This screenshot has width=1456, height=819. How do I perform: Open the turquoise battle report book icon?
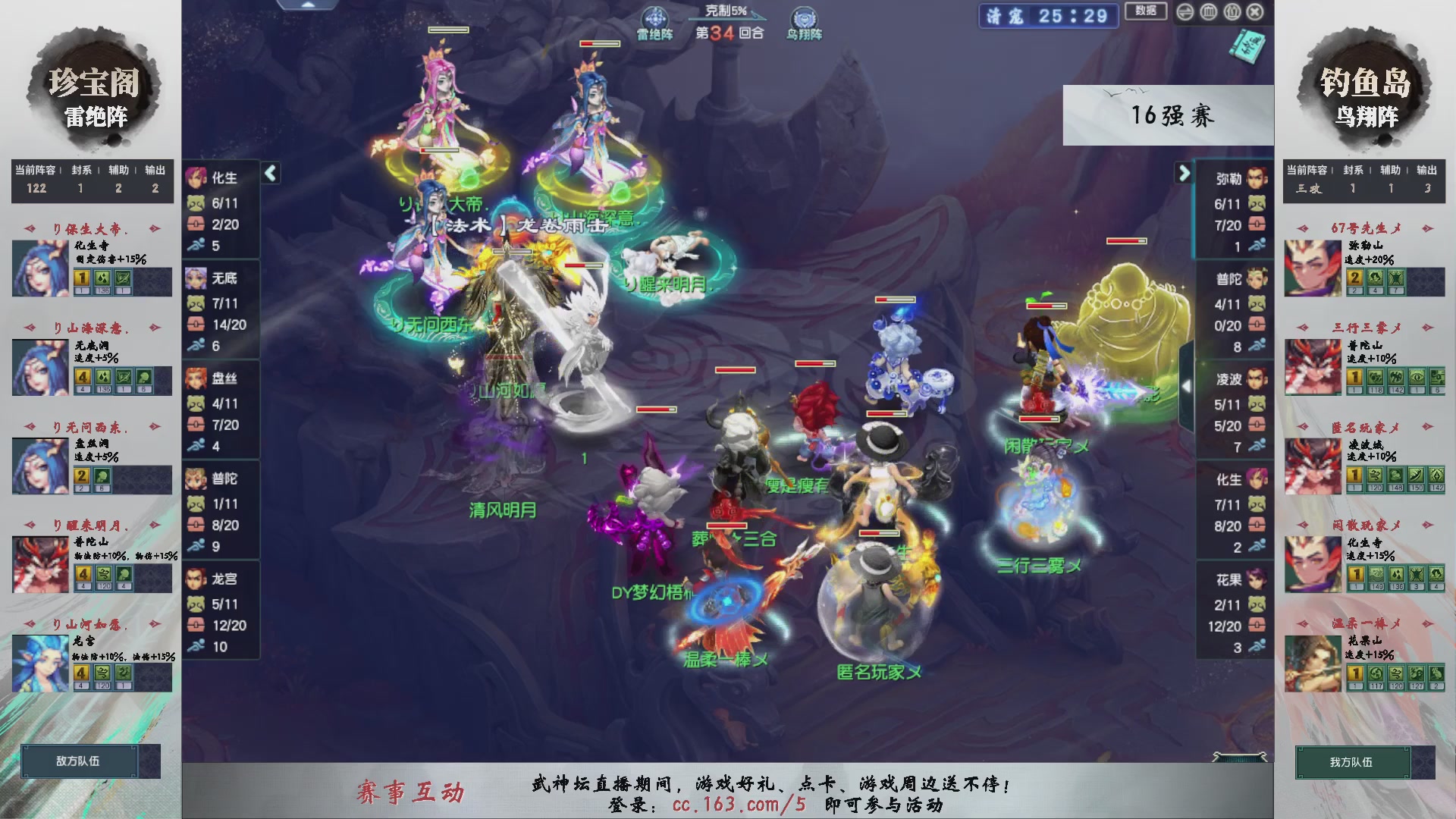pos(1247,45)
